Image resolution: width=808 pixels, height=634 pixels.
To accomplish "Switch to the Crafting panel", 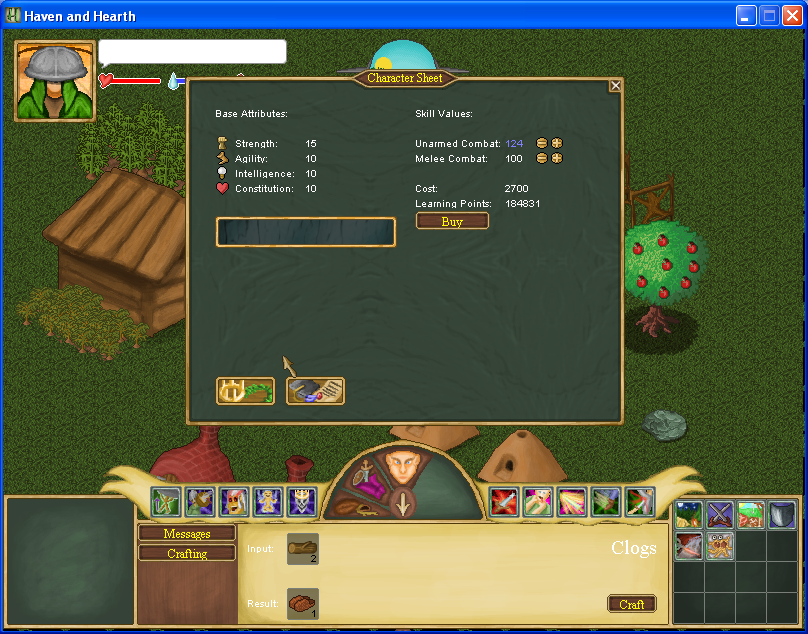I will (187, 553).
